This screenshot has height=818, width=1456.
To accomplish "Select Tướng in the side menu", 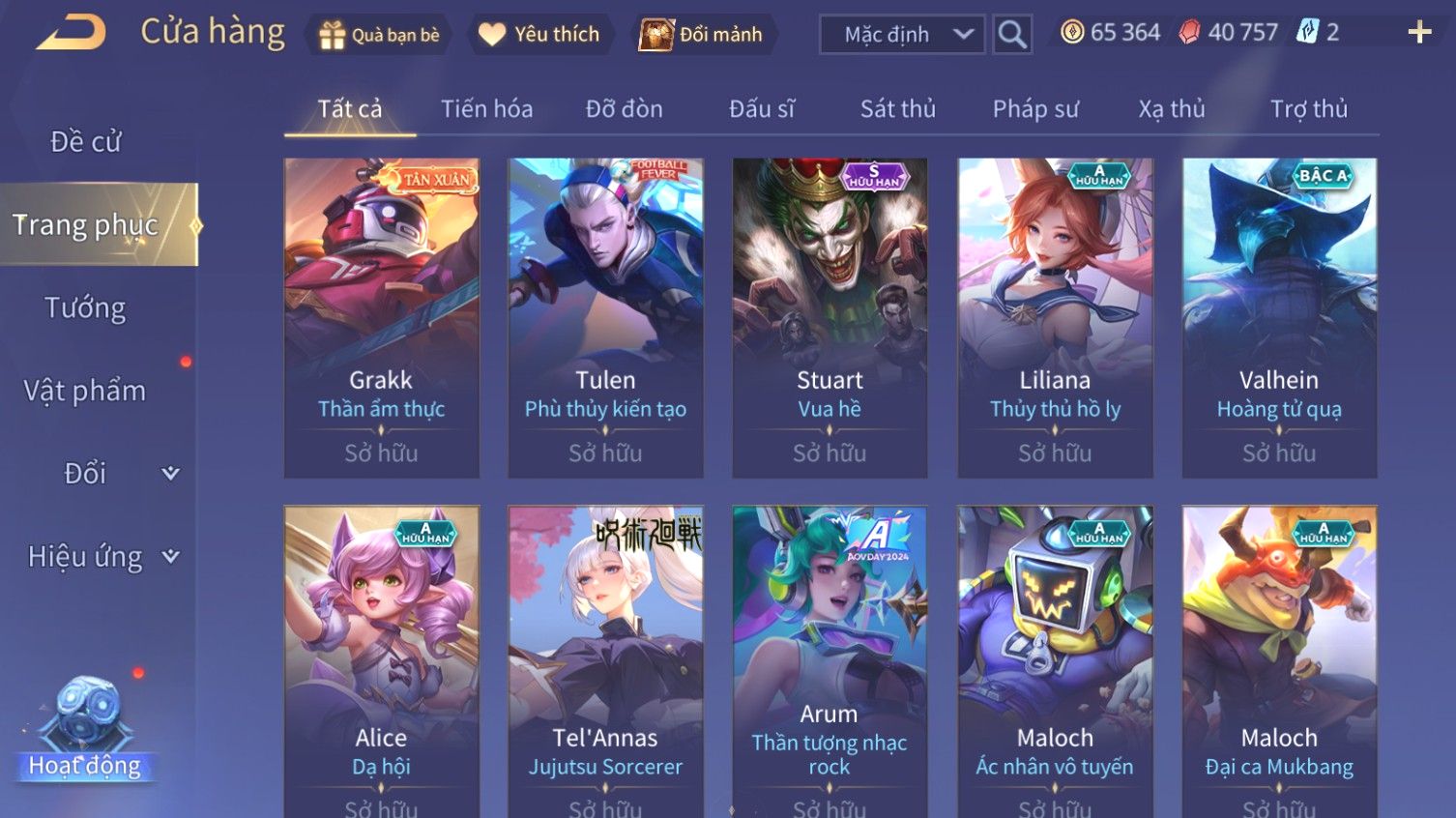I will tap(86, 308).
